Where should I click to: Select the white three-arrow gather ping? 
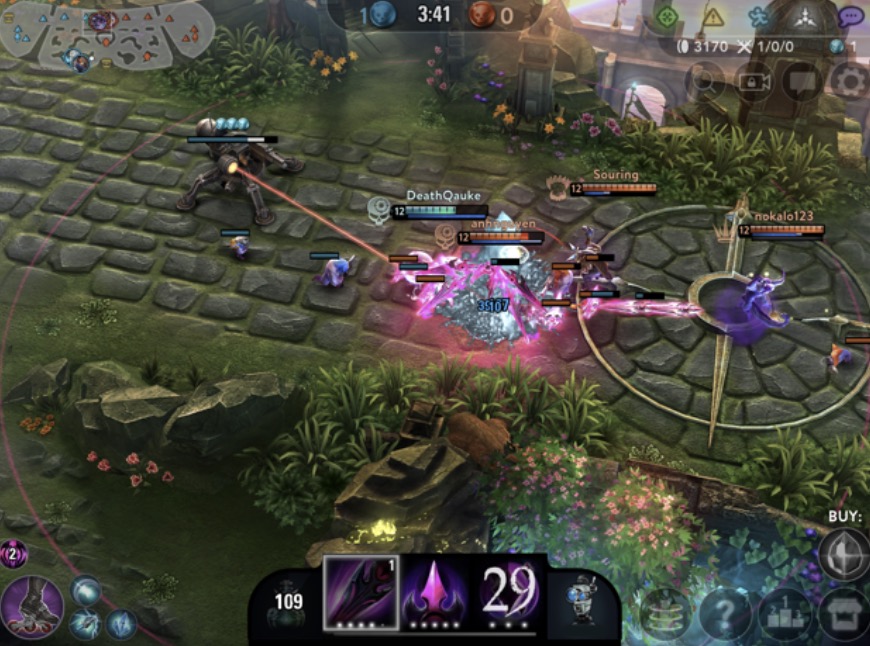click(805, 17)
